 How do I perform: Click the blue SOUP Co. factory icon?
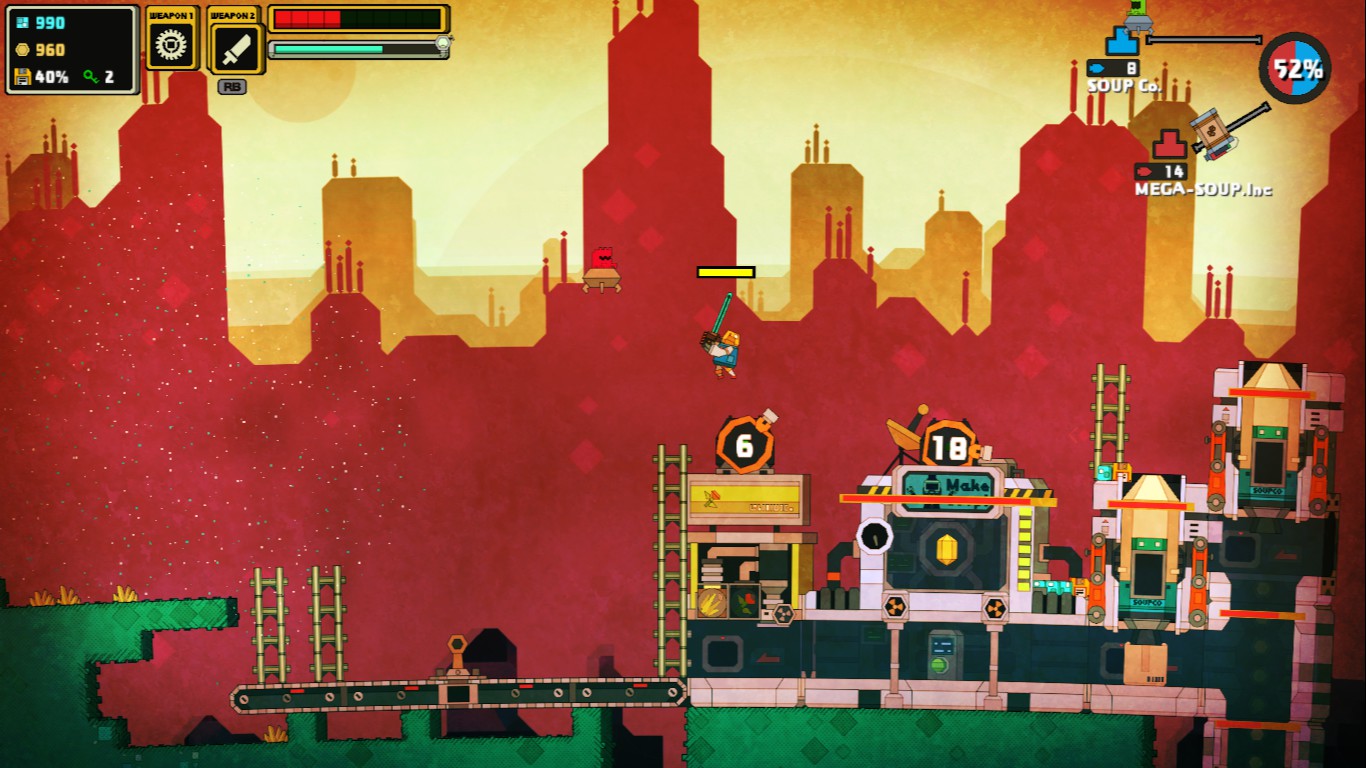[x=1122, y=42]
